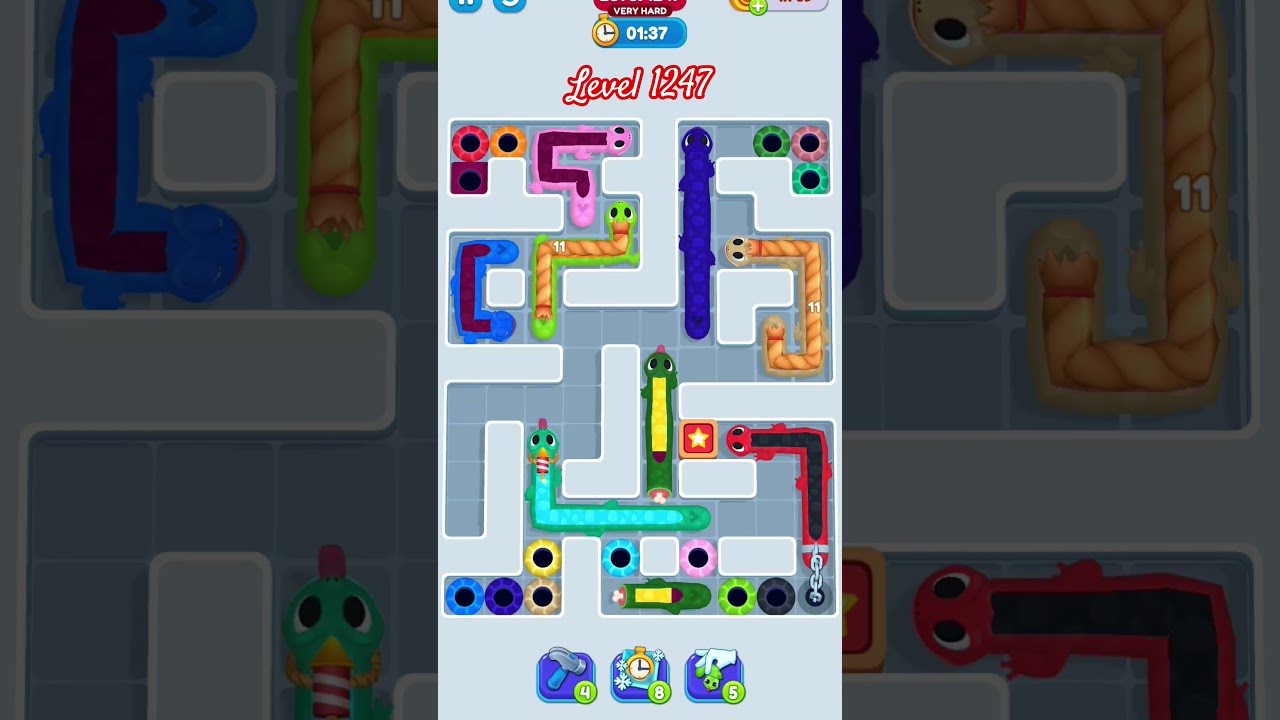Click the VERY HARD difficulty banner
The height and width of the screenshot is (720, 1280).
(x=639, y=12)
